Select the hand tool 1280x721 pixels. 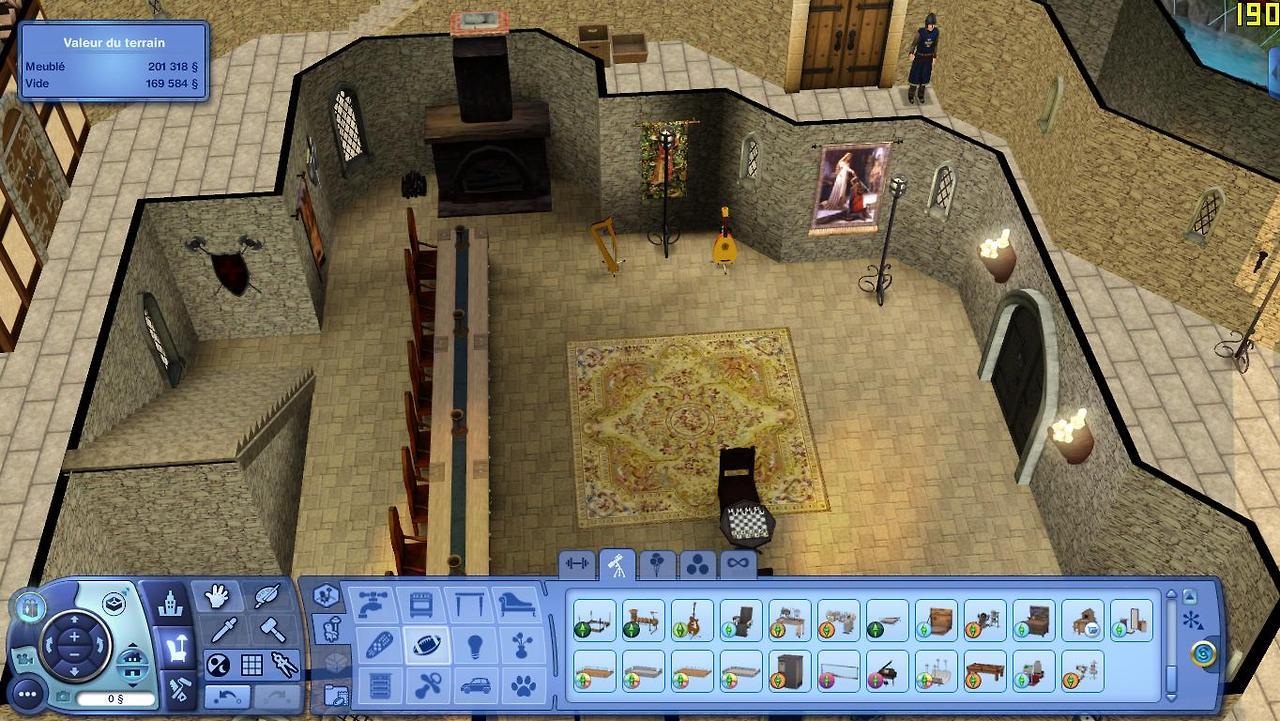(x=217, y=597)
